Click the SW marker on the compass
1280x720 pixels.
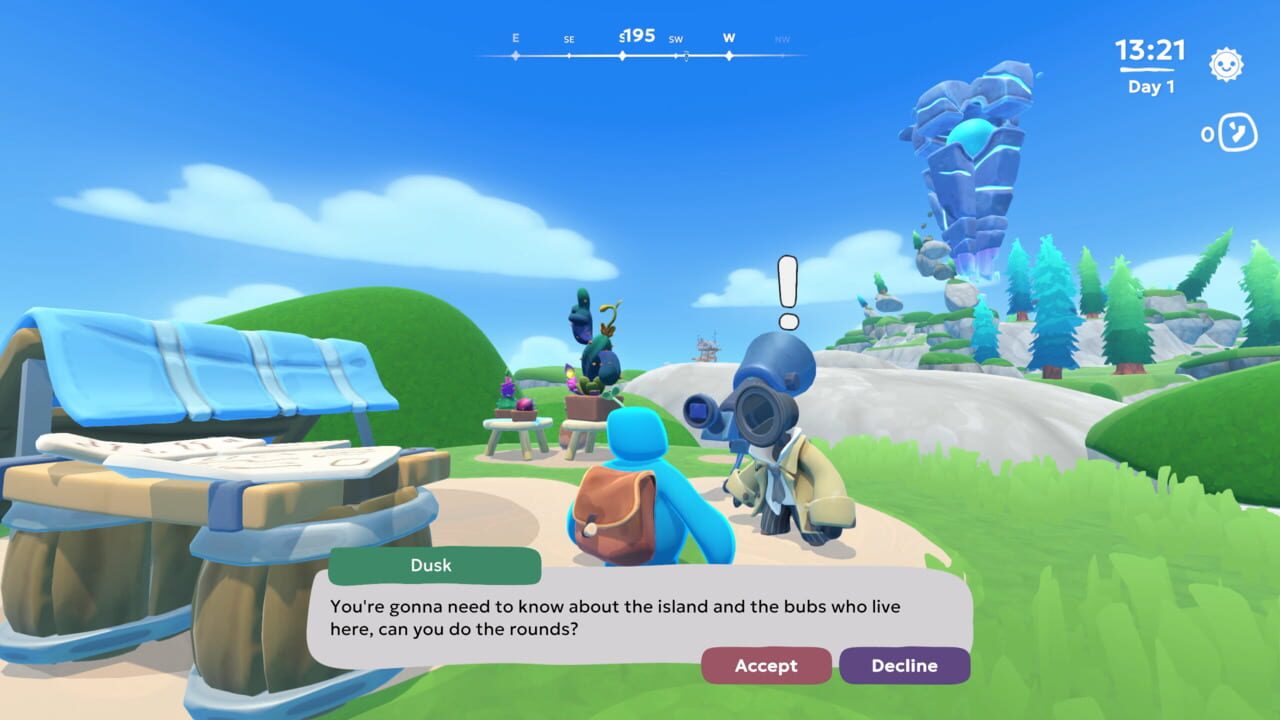coord(678,38)
